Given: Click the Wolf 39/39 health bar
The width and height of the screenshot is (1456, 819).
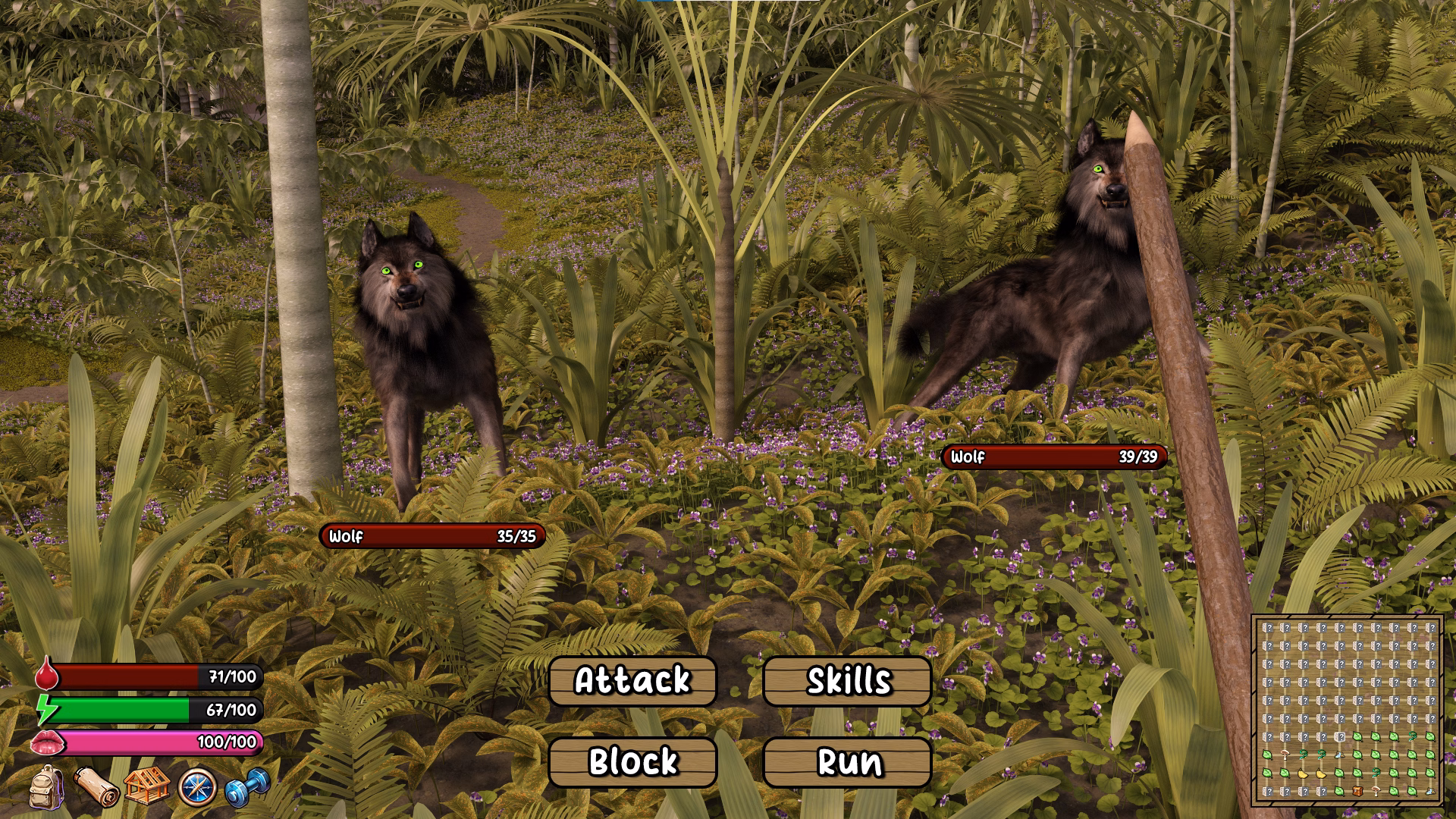Looking at the screenshot, I should coord(1054,458).
